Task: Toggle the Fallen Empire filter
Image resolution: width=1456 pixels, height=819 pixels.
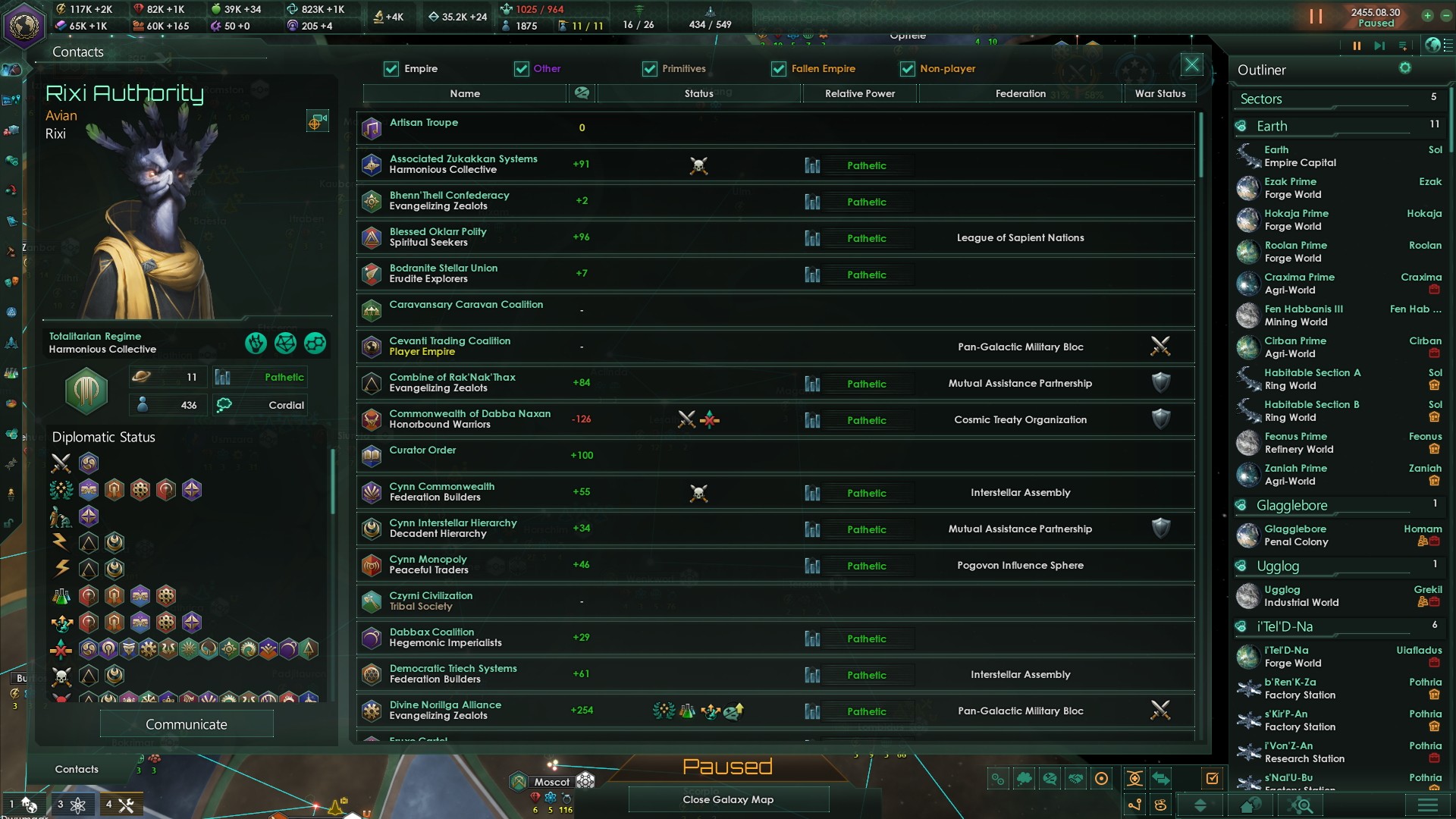Action: point(779,69)
